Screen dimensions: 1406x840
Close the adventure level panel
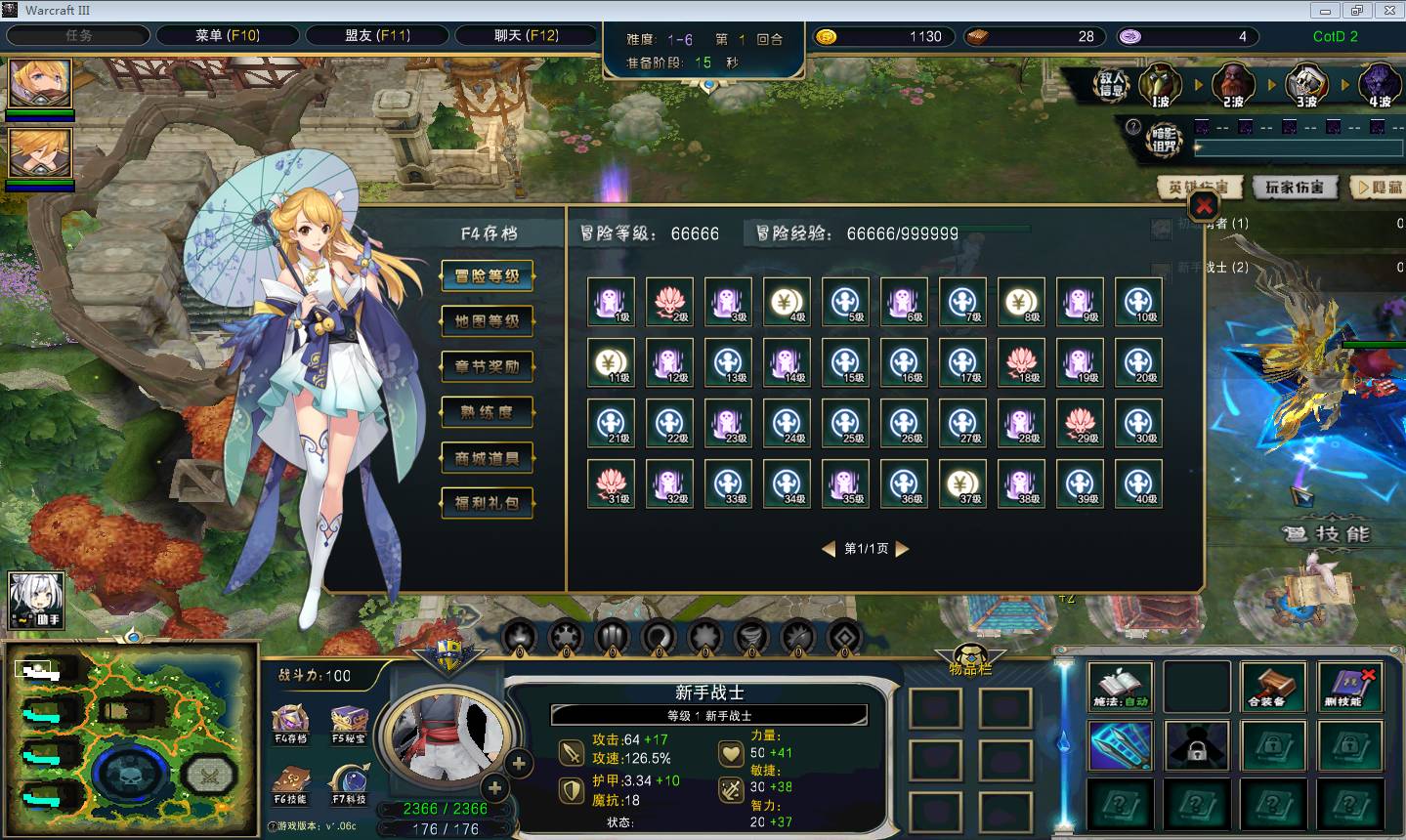[x=1204, y=206]
